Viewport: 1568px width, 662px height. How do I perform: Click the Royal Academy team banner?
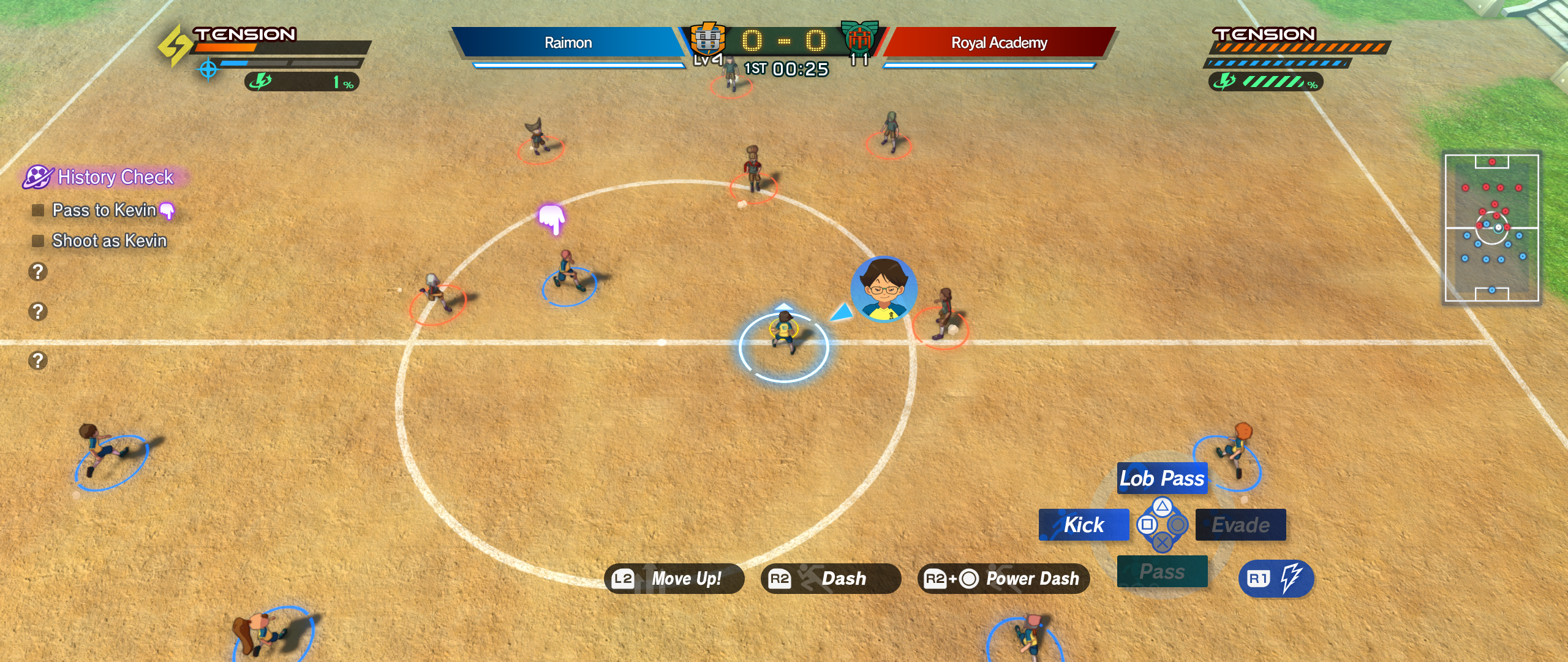(999, 42)
